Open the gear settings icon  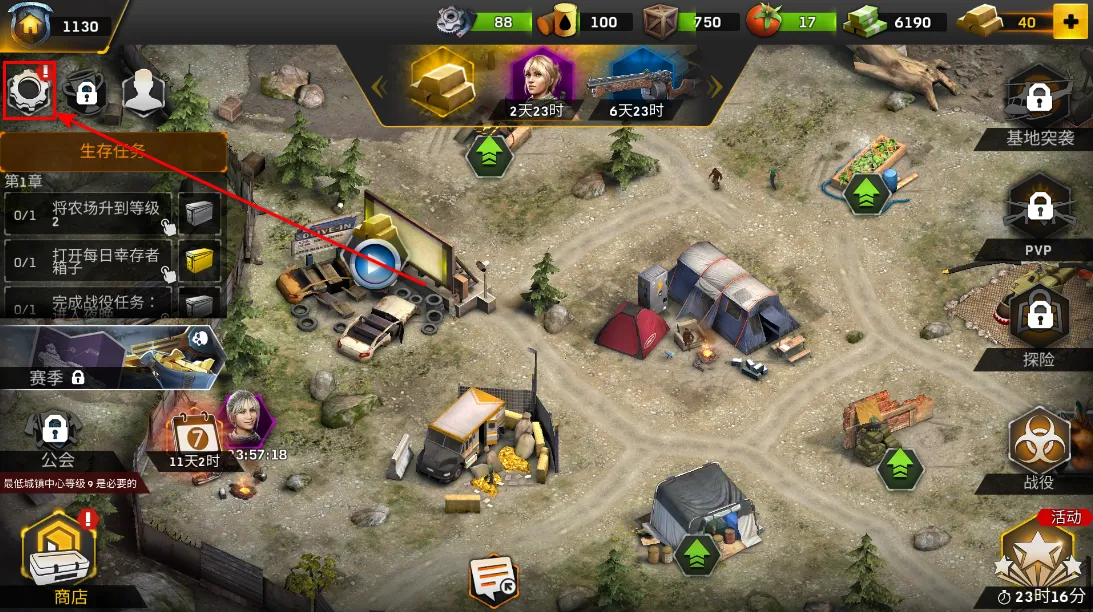[29, 91]
